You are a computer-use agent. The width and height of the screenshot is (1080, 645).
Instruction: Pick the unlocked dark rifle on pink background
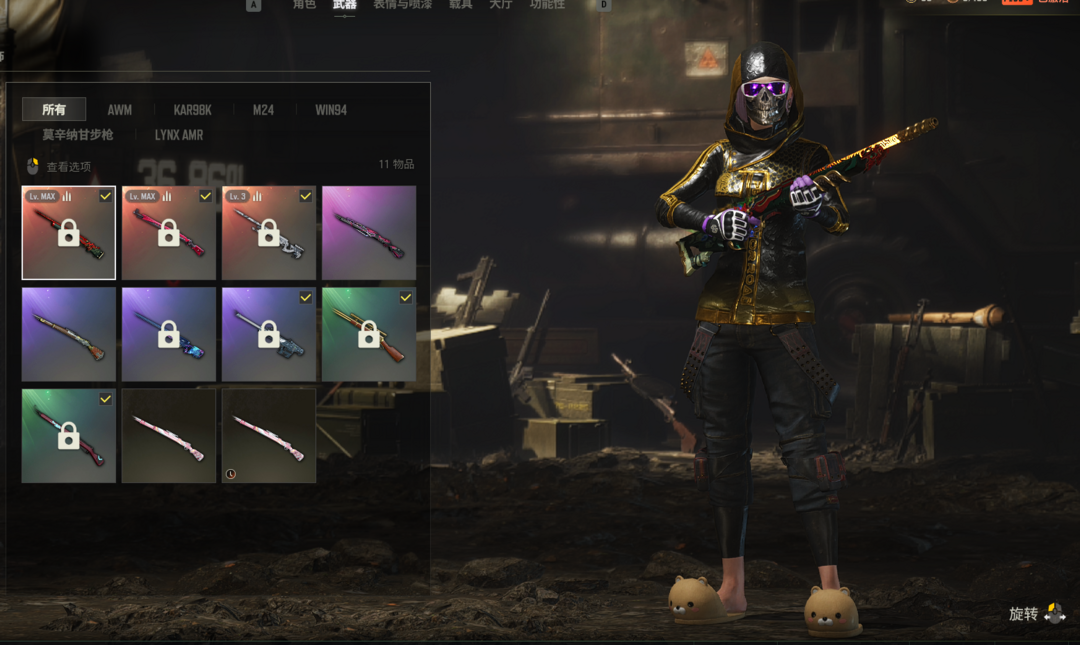pyautogui.click(x=369, y=233)
